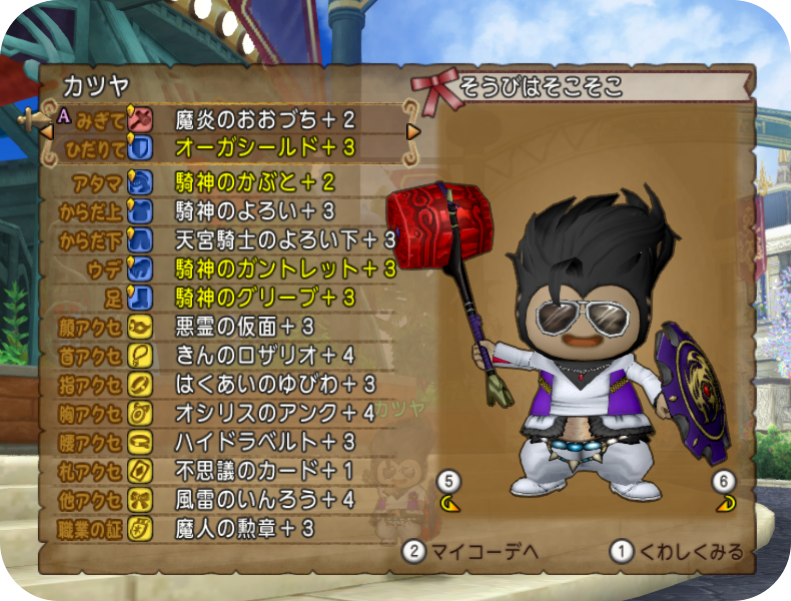Choose the 騎神のガントレット+3 arm slot
The height and width of the screenshot is (601, 791).
tap(285, 269)
